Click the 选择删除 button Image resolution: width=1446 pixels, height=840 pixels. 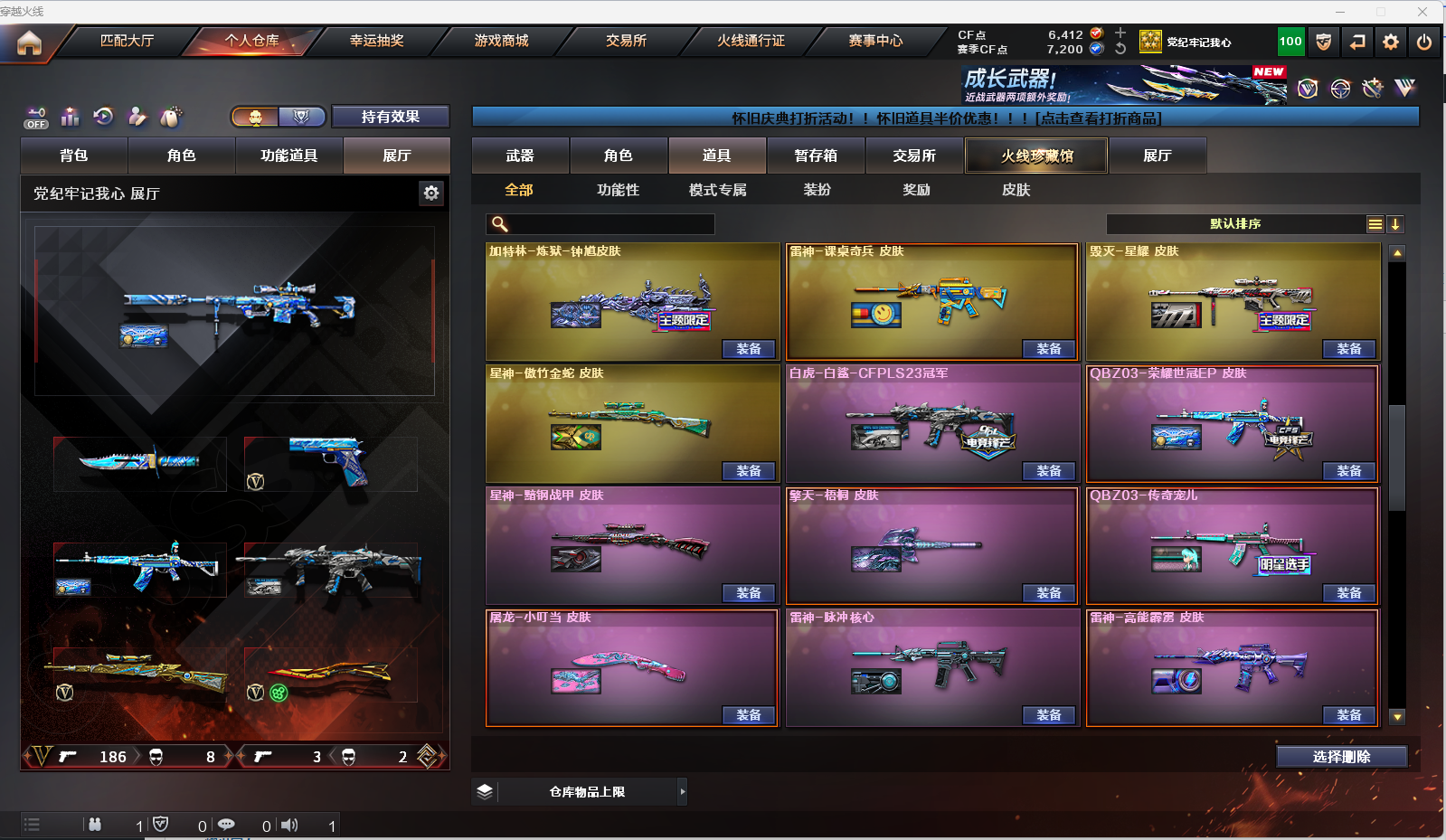1341,757
